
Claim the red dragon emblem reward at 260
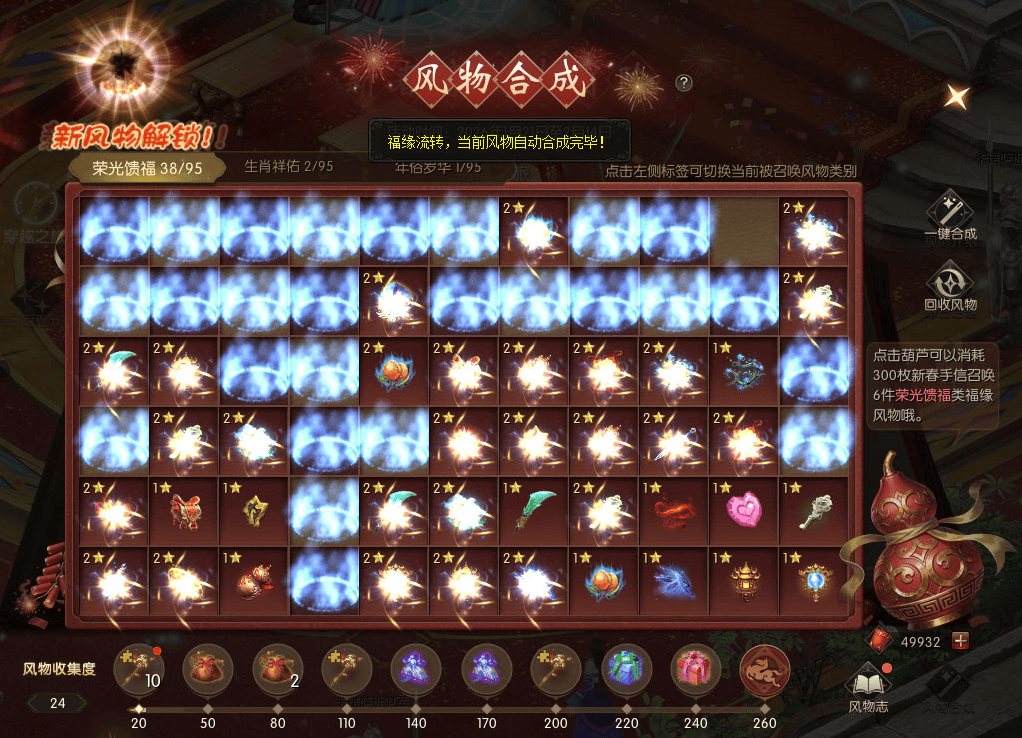click(765, 669)
